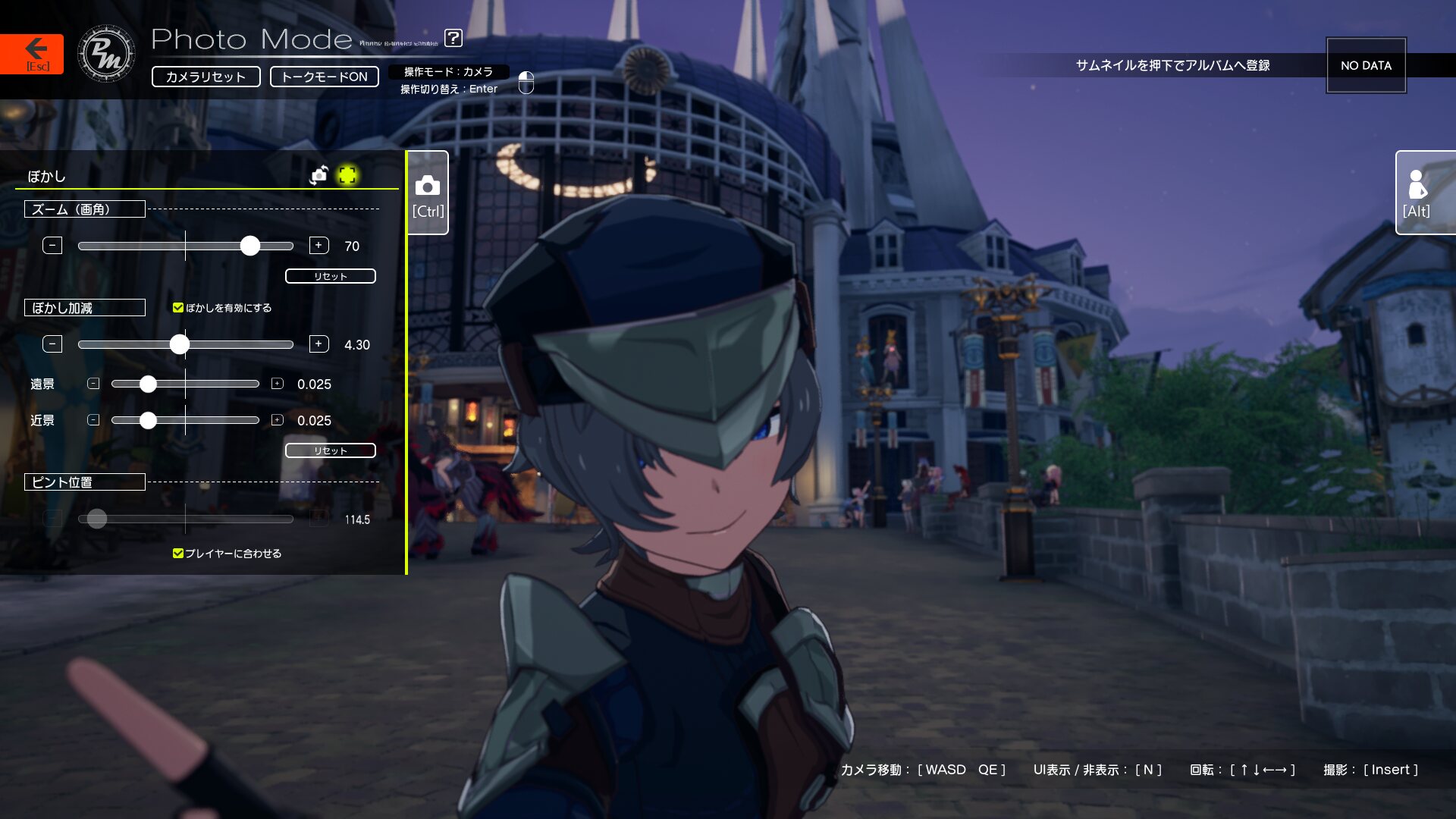Open the Photo Mode help question mark
This screenshot has height=819, width=1456.
(x=453, y=38)
